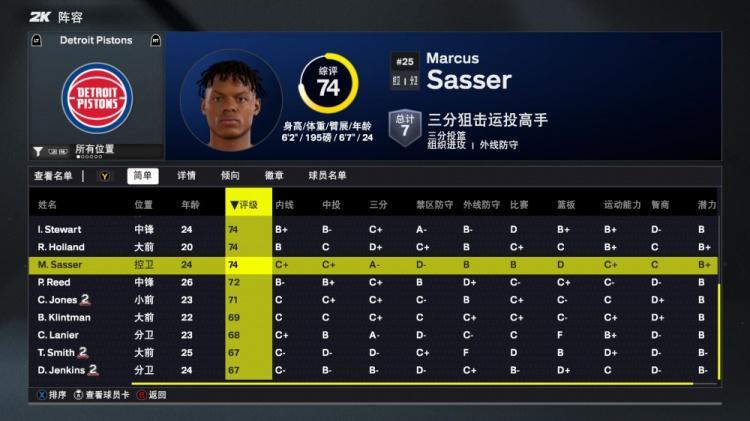Select the 球员名单 tab

coord(326,176)
